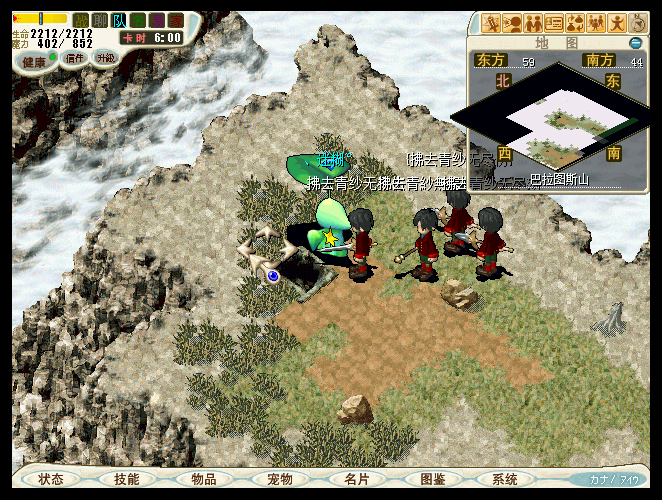Toggle the 聊 chat switch
Viewport: 662px width, 500px height.
coord(100,20)
